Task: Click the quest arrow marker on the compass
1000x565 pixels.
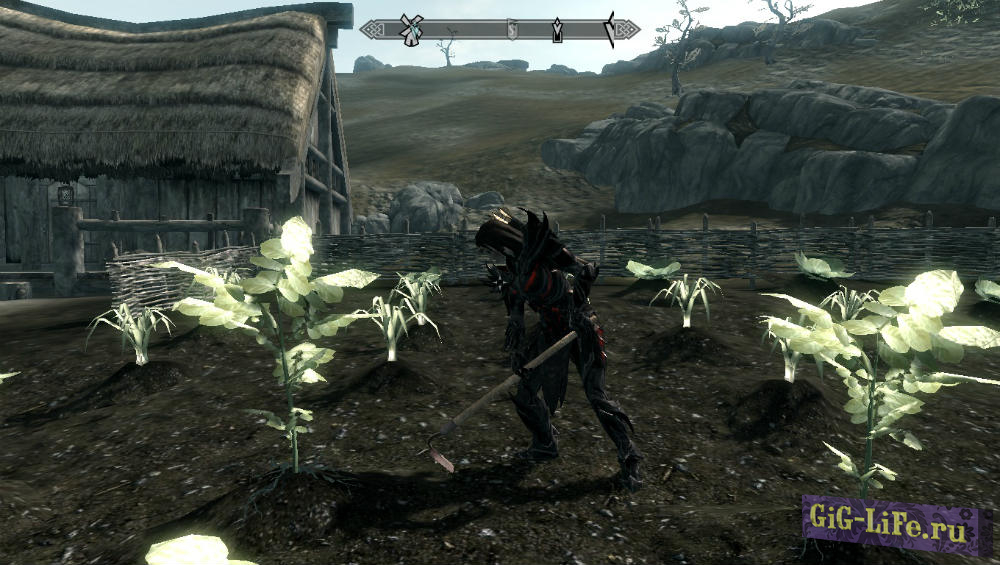Action: point(557,31)
